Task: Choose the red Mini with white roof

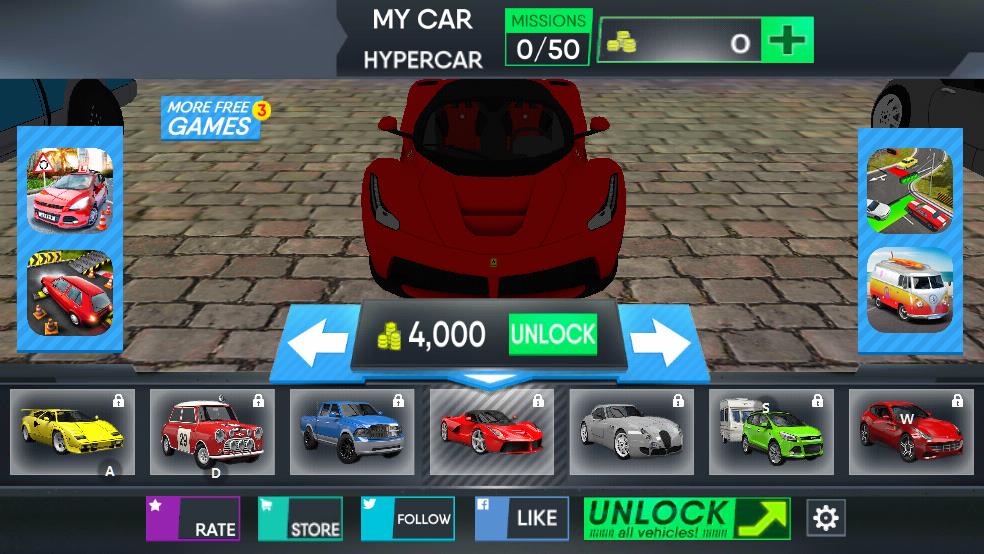Action: [x=212, y=432]
